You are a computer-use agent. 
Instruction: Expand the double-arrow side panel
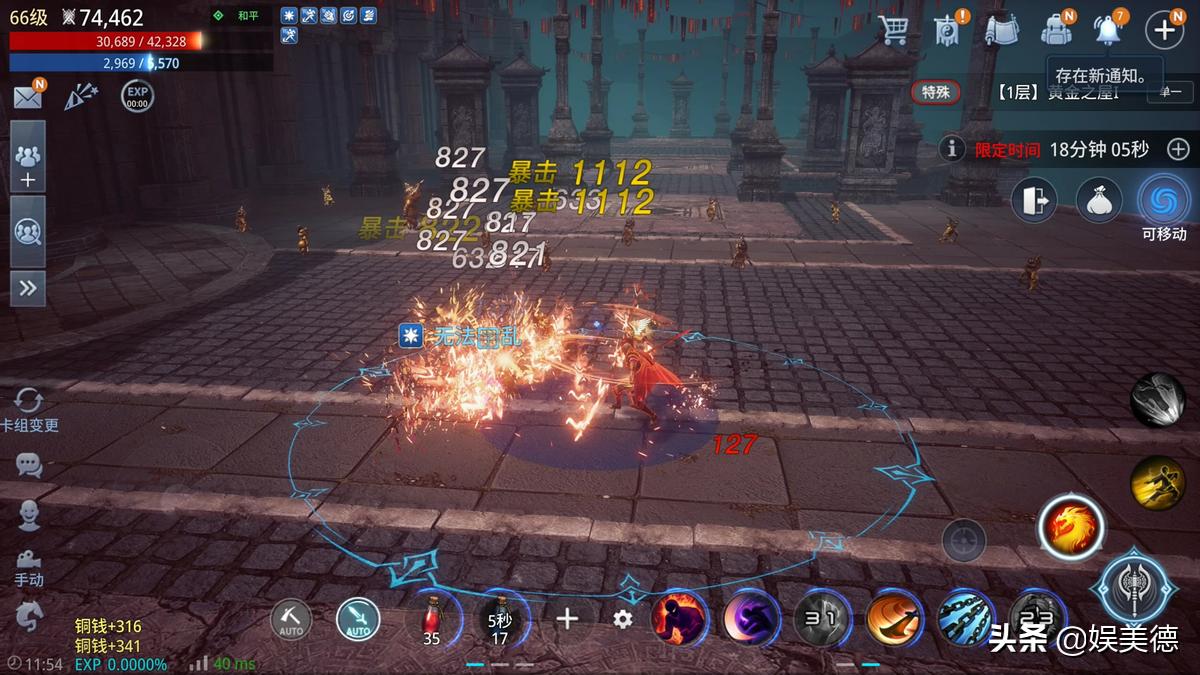coord(27,289)
